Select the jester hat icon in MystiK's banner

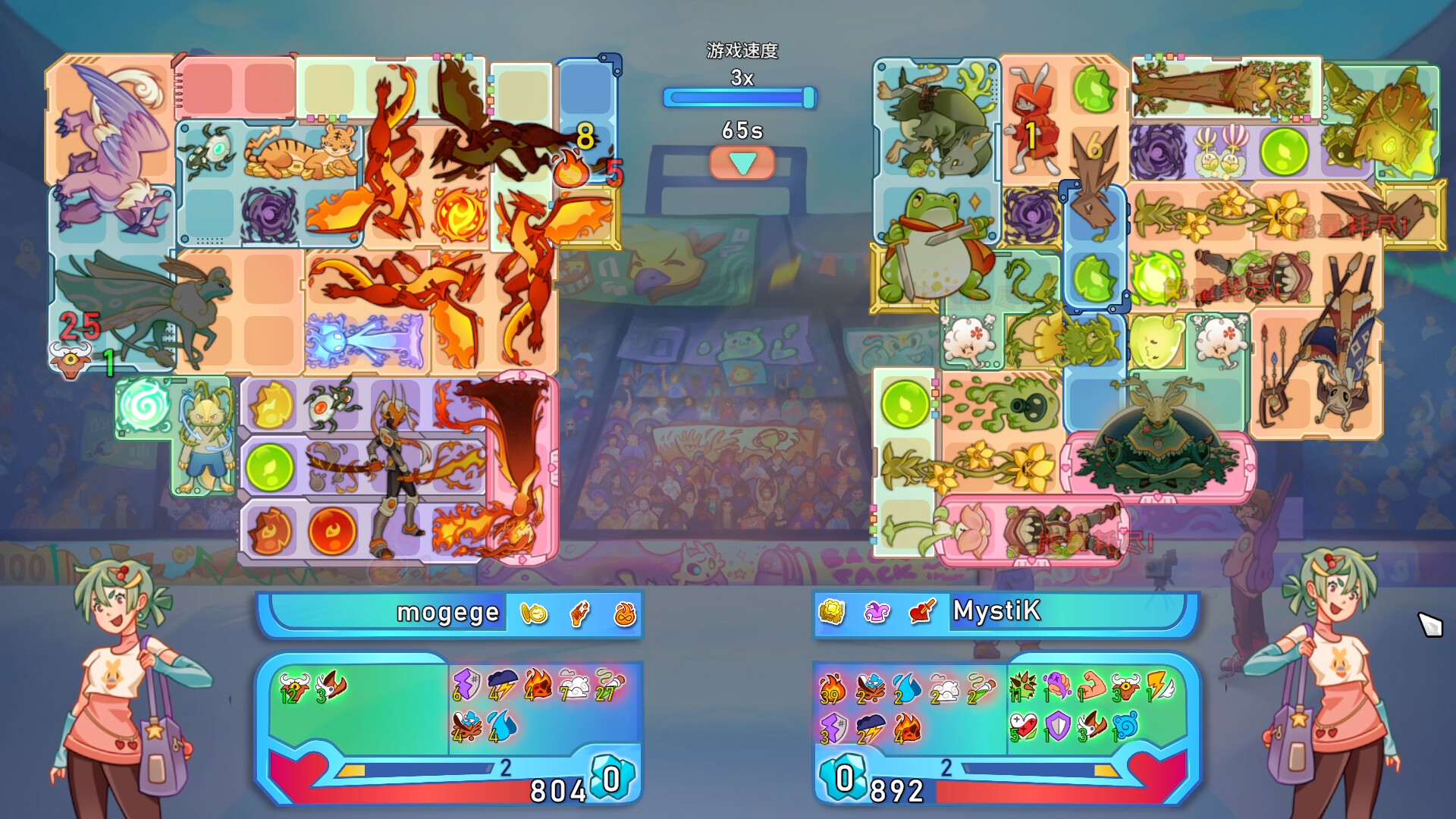877,611
